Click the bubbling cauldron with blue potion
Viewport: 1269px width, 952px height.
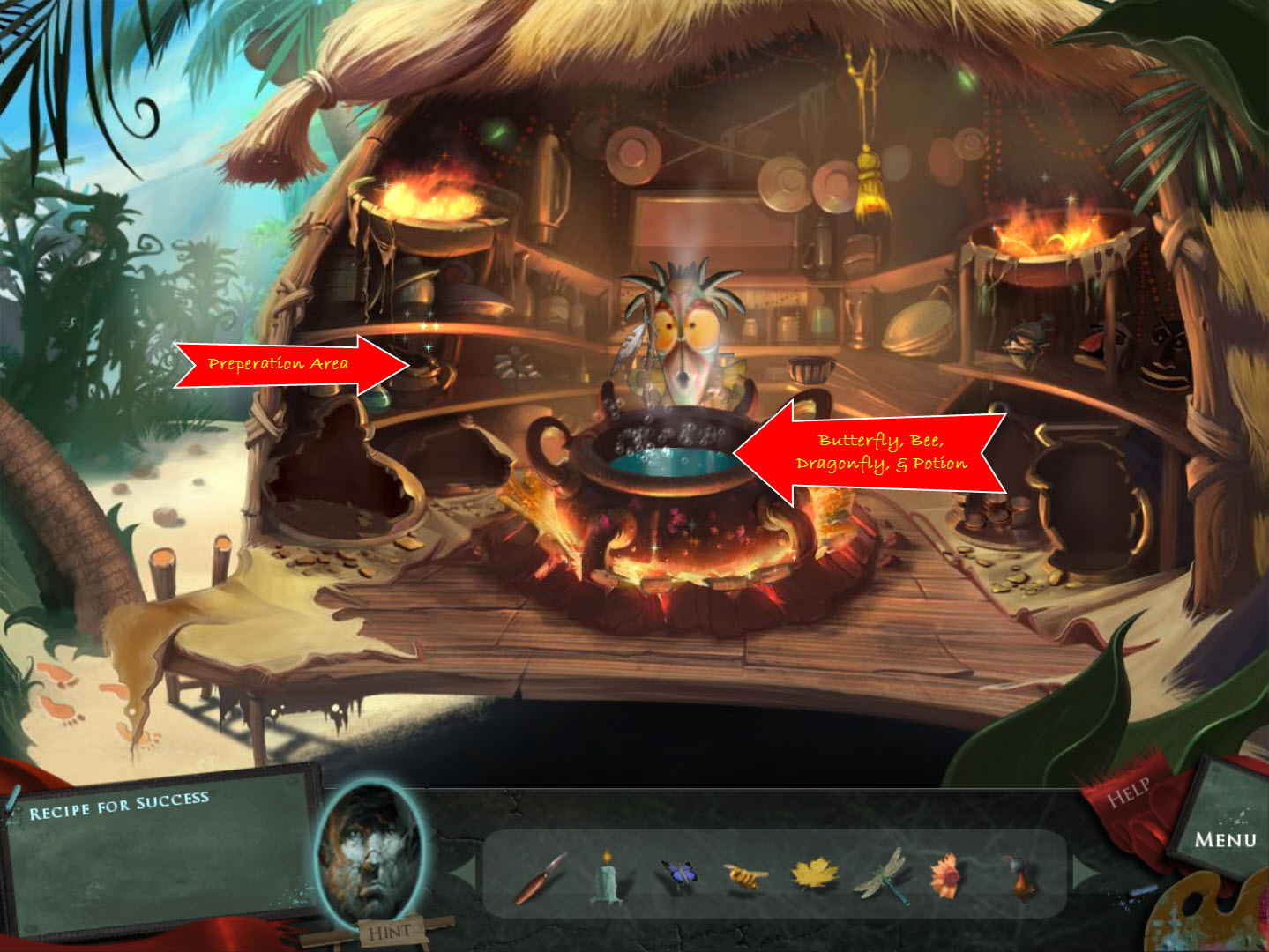670,458
